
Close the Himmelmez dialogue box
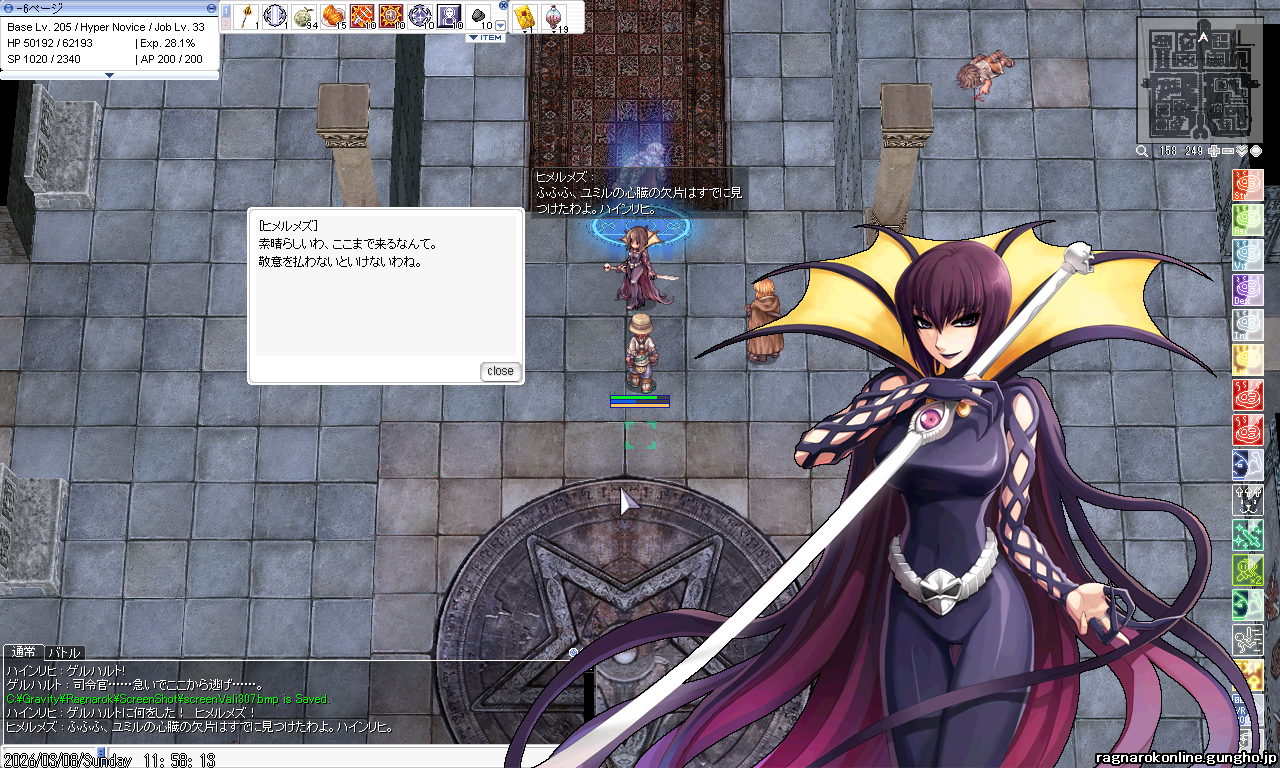500,371
